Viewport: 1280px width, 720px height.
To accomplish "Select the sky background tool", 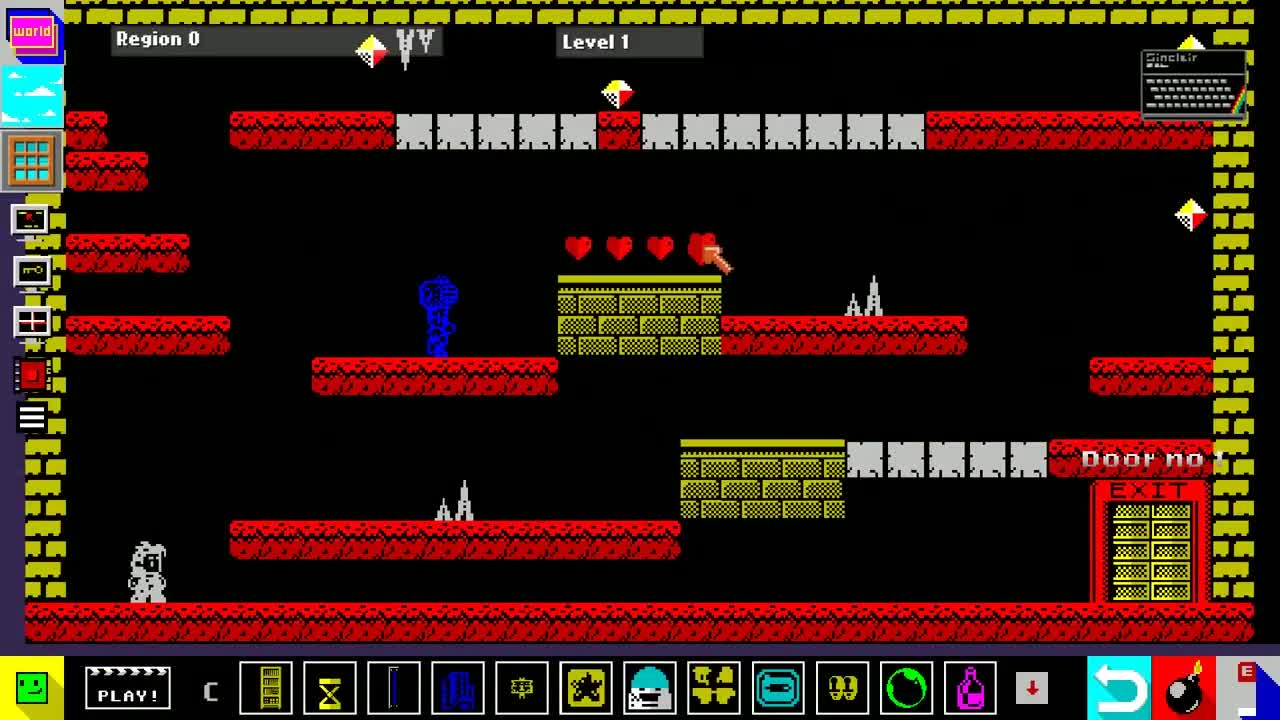I will pyautogui.click(x=32, y=97).
